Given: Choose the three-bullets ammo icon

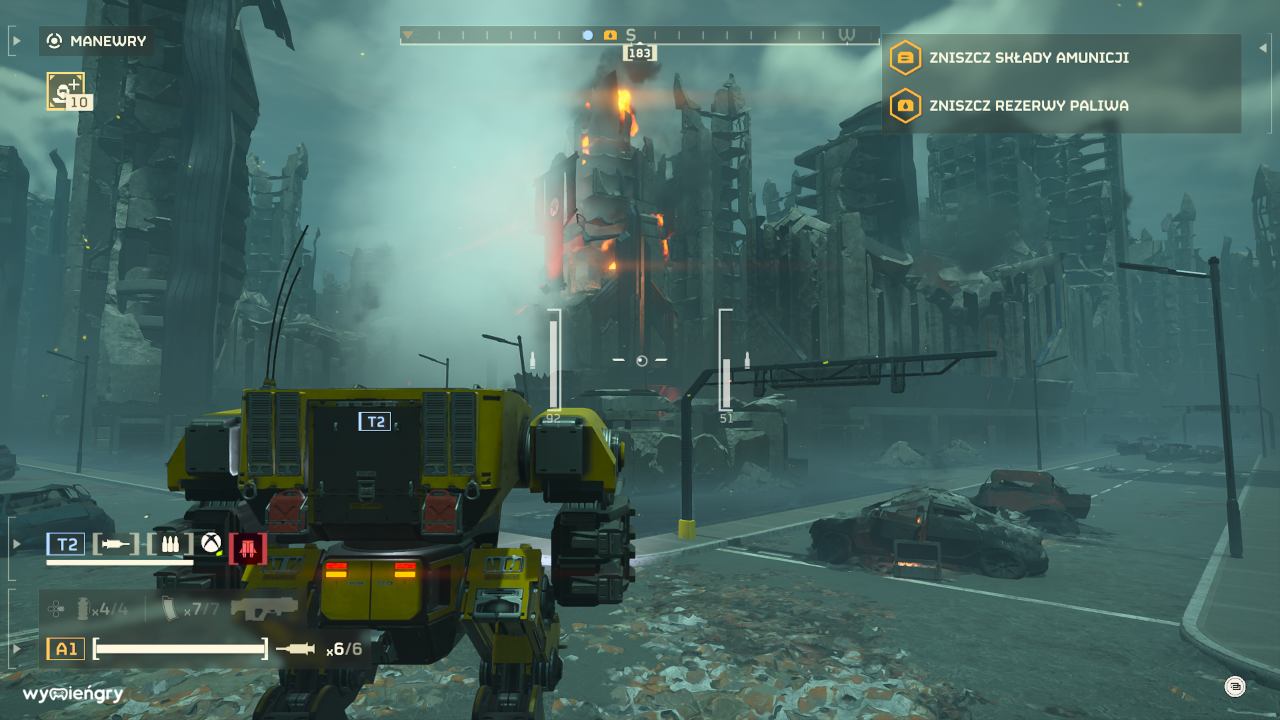Looking at the screenshot, I should coord(170,544).
